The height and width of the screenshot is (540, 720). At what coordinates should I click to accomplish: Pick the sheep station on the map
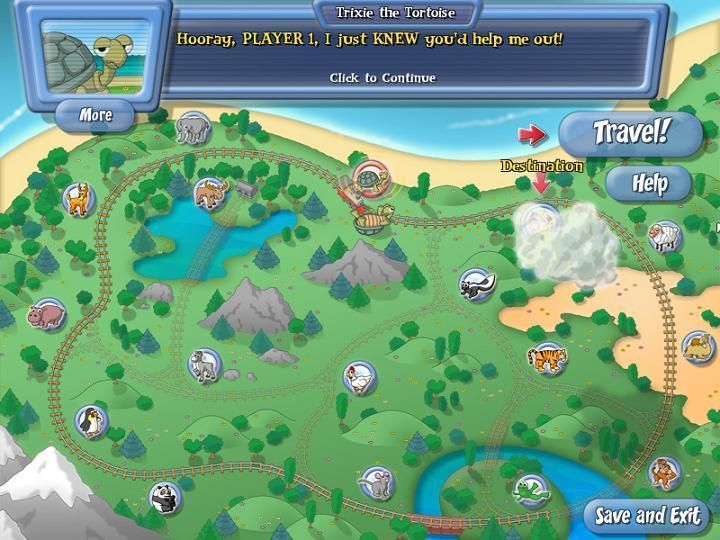point(662,237)
